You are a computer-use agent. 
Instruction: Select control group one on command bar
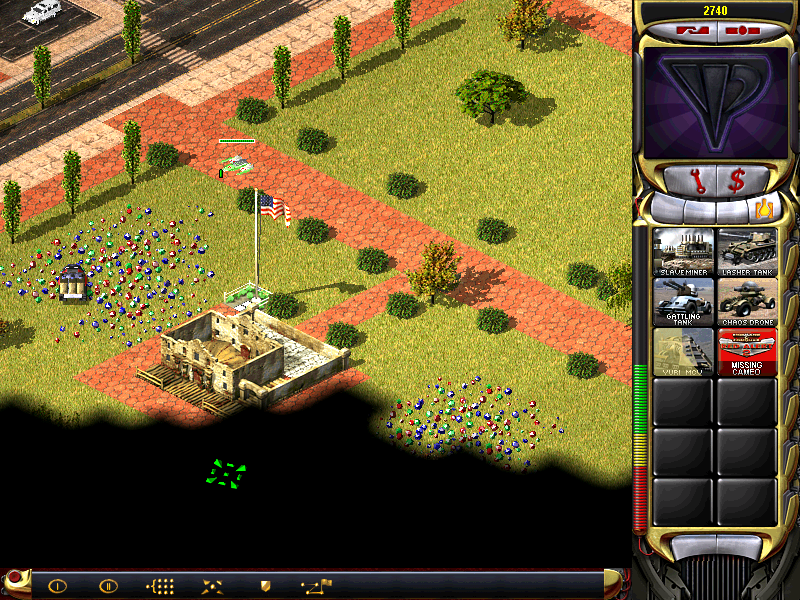click(57, 586)
